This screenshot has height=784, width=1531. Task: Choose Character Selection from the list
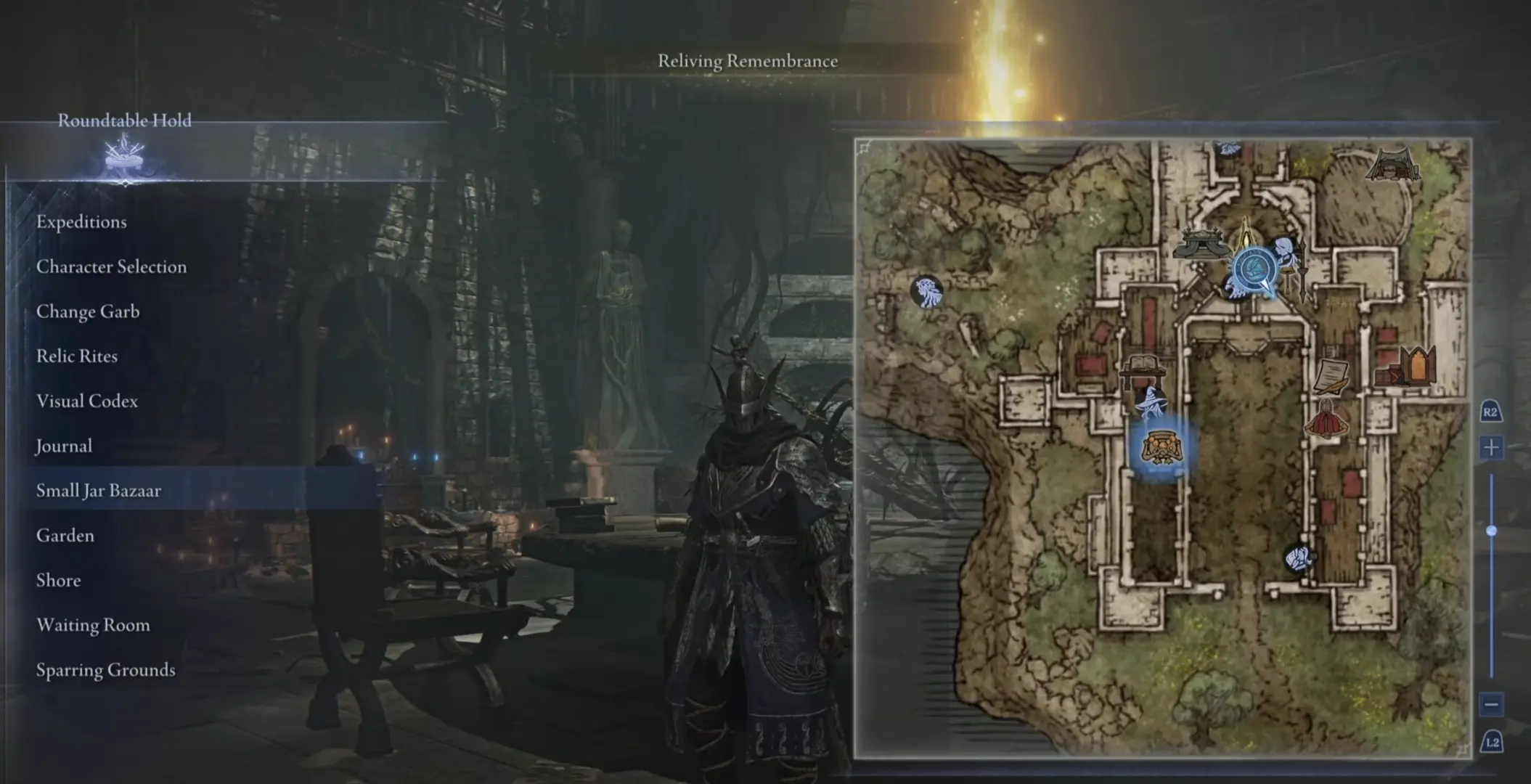111,267
